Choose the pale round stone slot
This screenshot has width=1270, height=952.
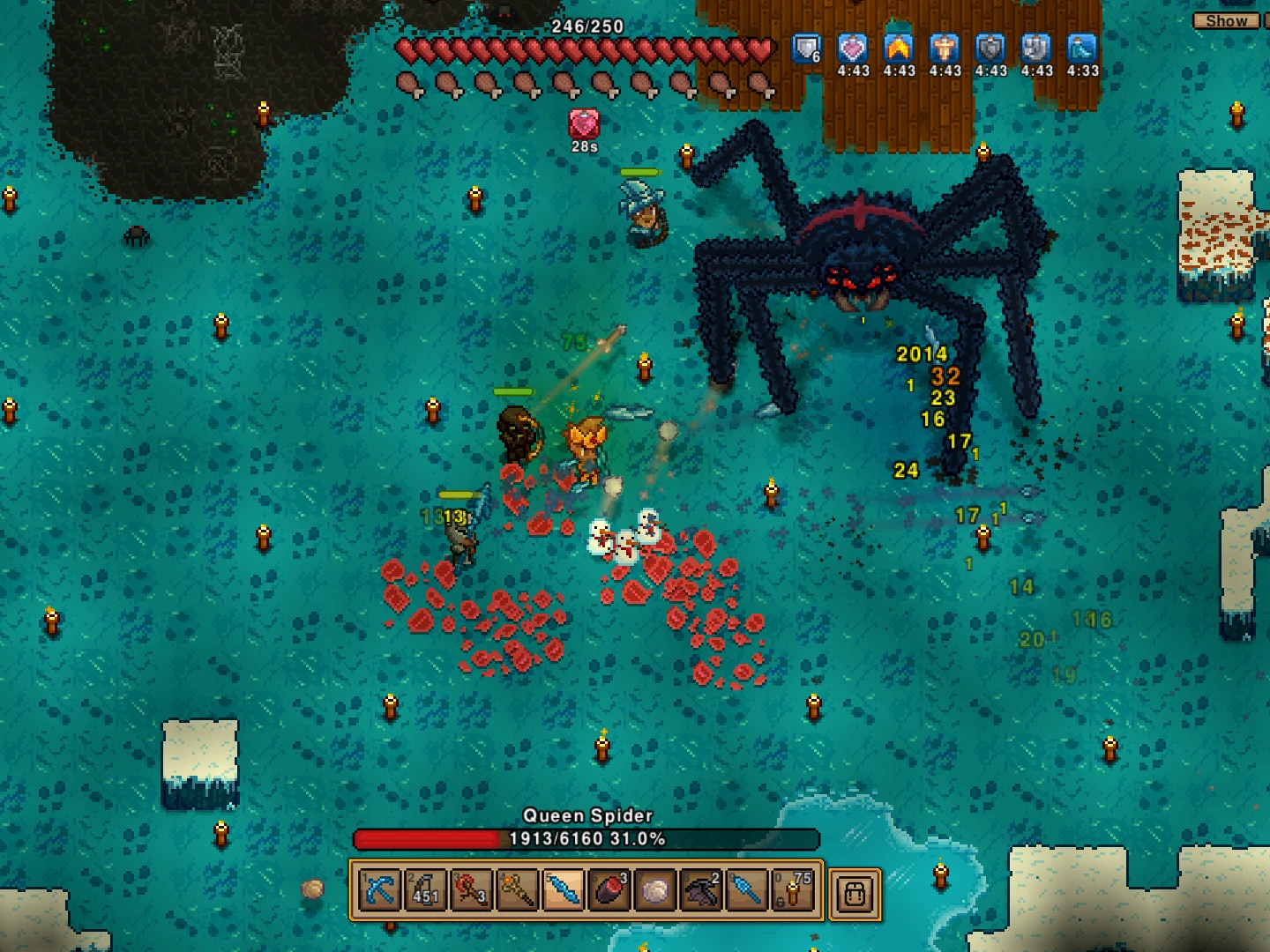pyautogui.click(x=655, y=890)
